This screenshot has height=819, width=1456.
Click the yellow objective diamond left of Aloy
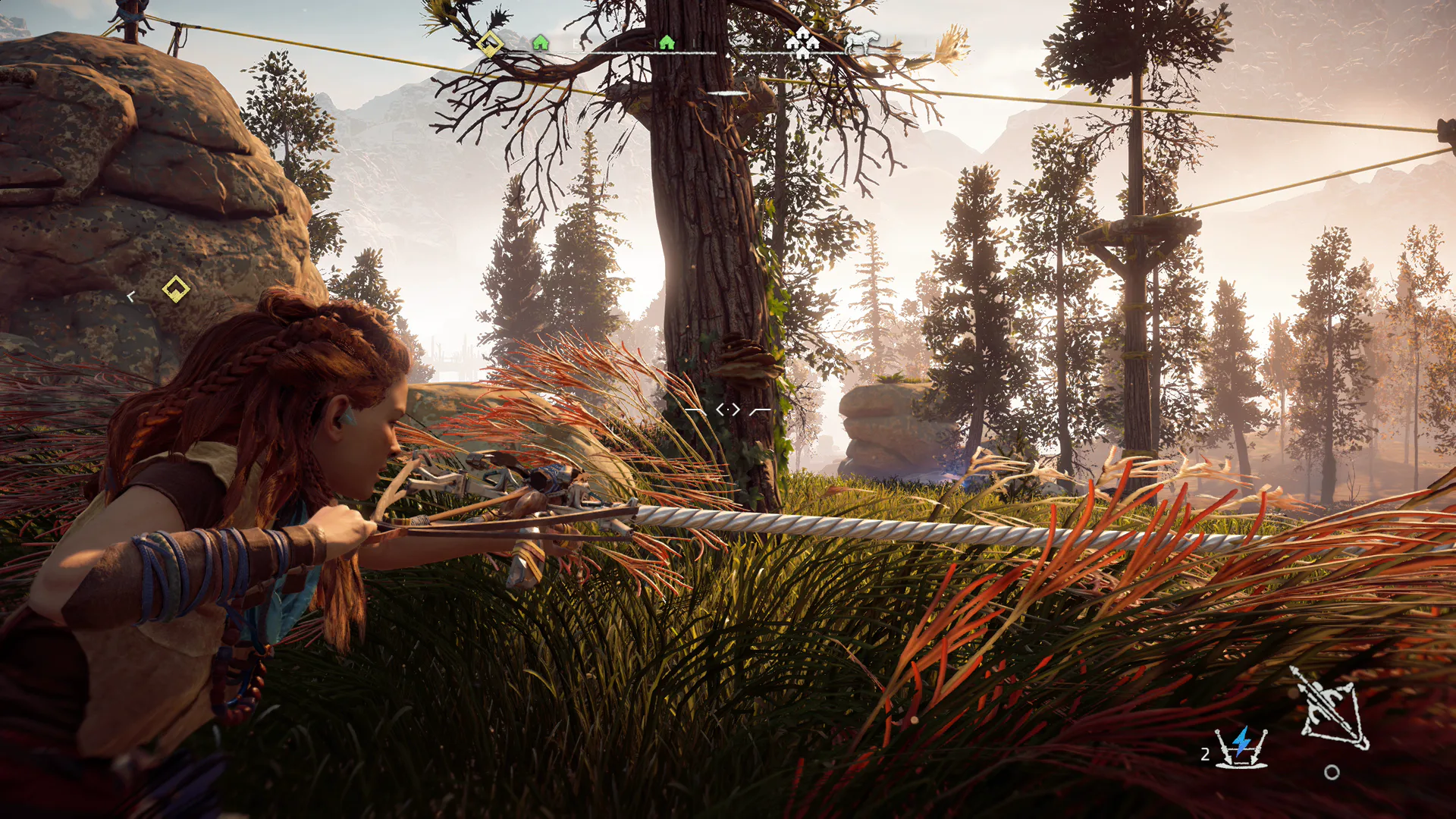pos(174,288)
